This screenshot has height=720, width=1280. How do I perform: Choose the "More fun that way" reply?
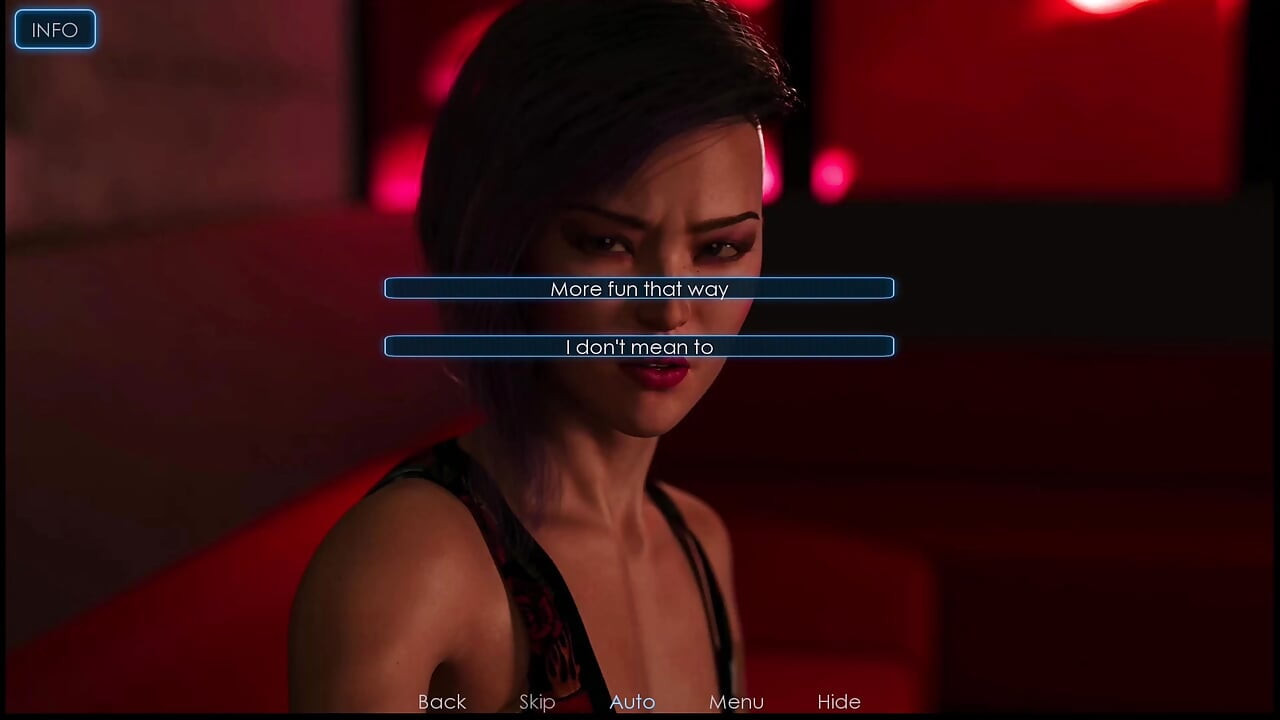pos(639,289)
